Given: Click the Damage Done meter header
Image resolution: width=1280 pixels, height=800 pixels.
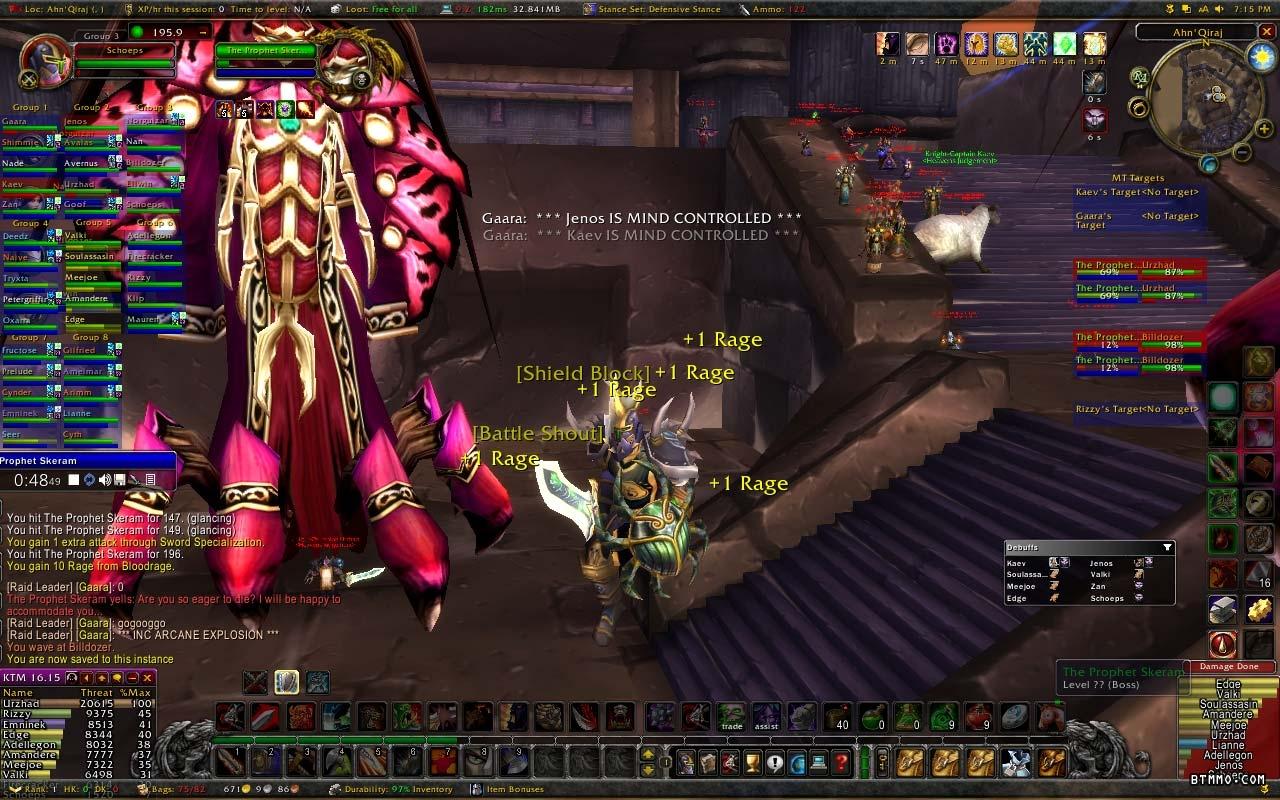Looking at the screenshot, I should tap(1230, 667).
